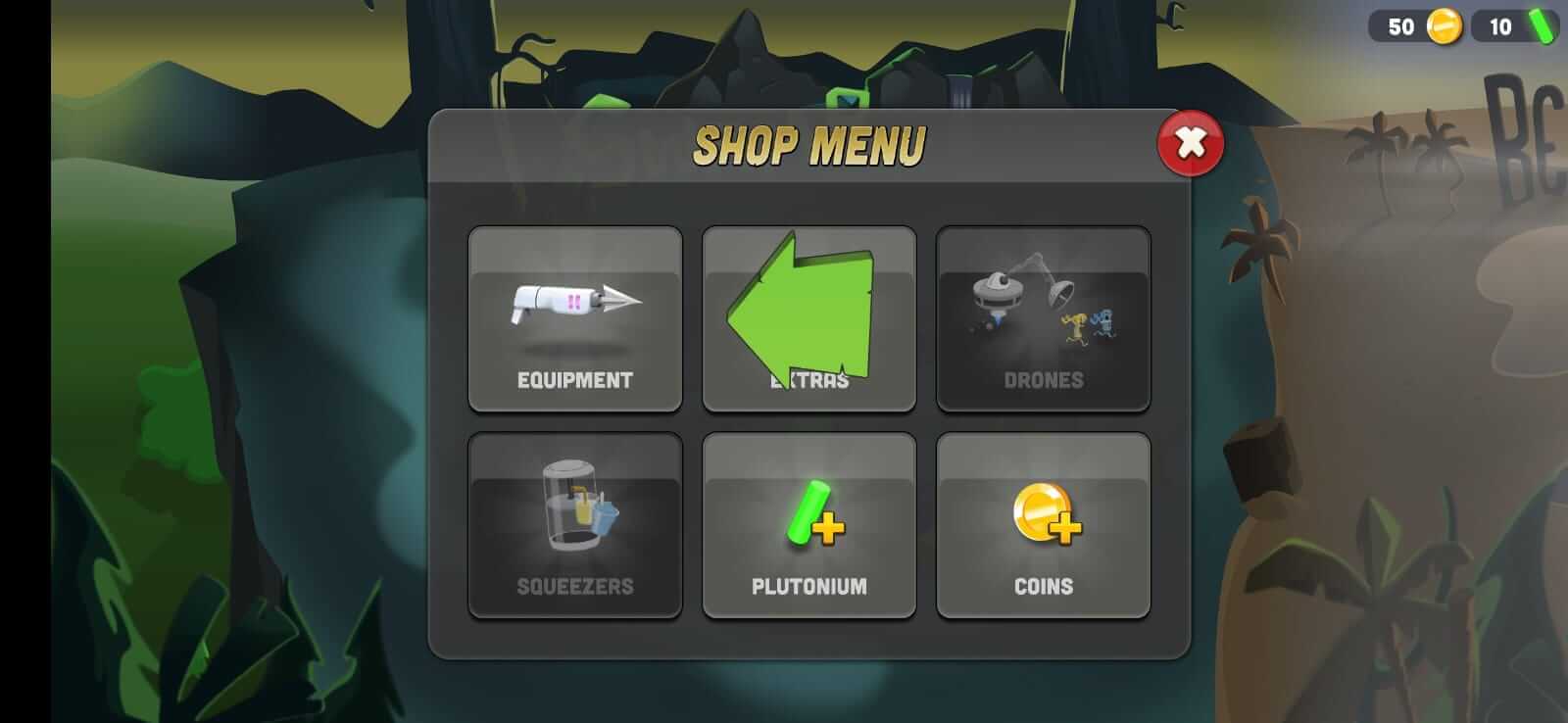Open the Coins purchase section
The image size is (1568, 723).
(x=1044, y=524)
